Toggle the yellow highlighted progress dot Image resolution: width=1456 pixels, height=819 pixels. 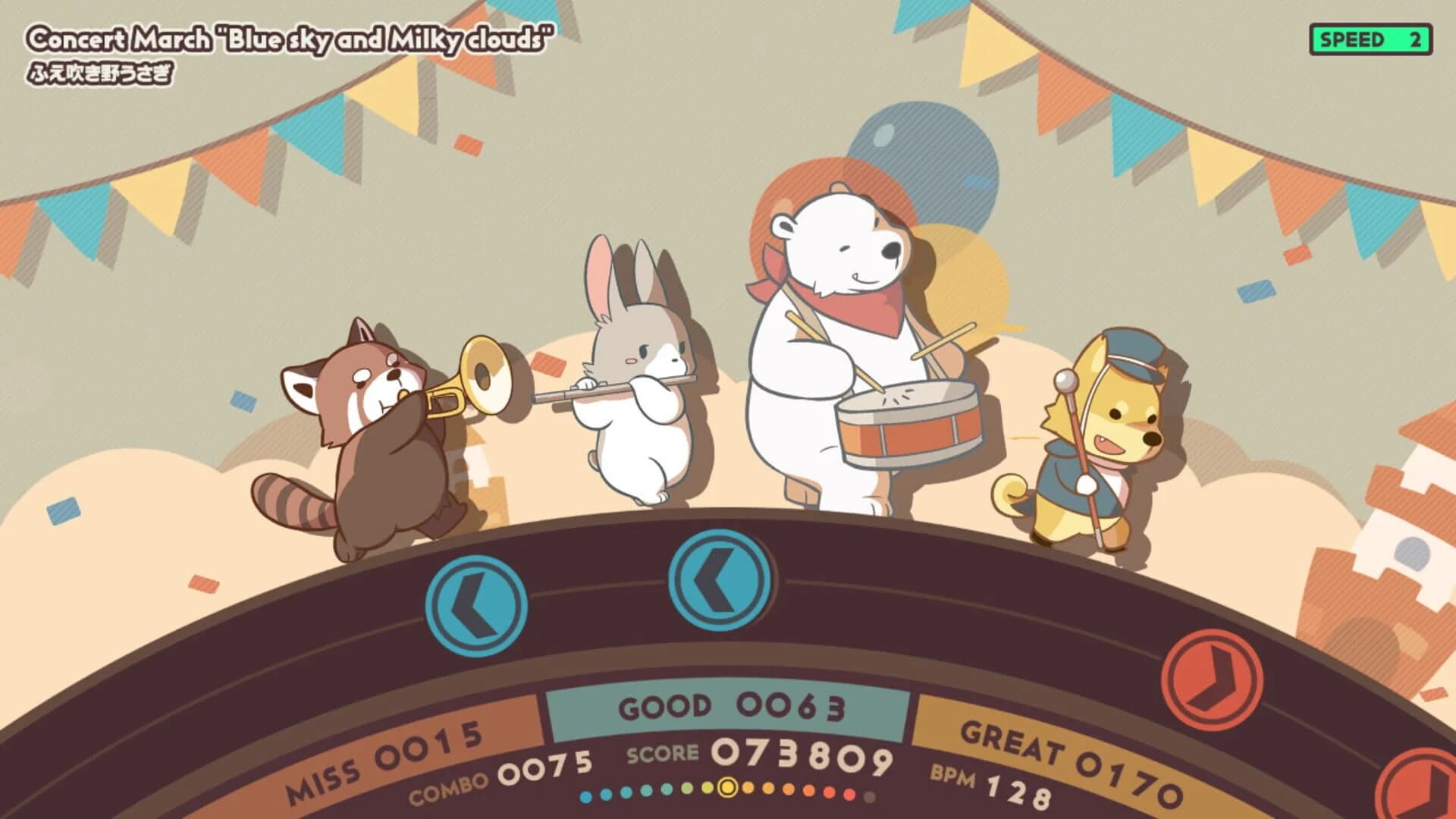pos(726,789)
